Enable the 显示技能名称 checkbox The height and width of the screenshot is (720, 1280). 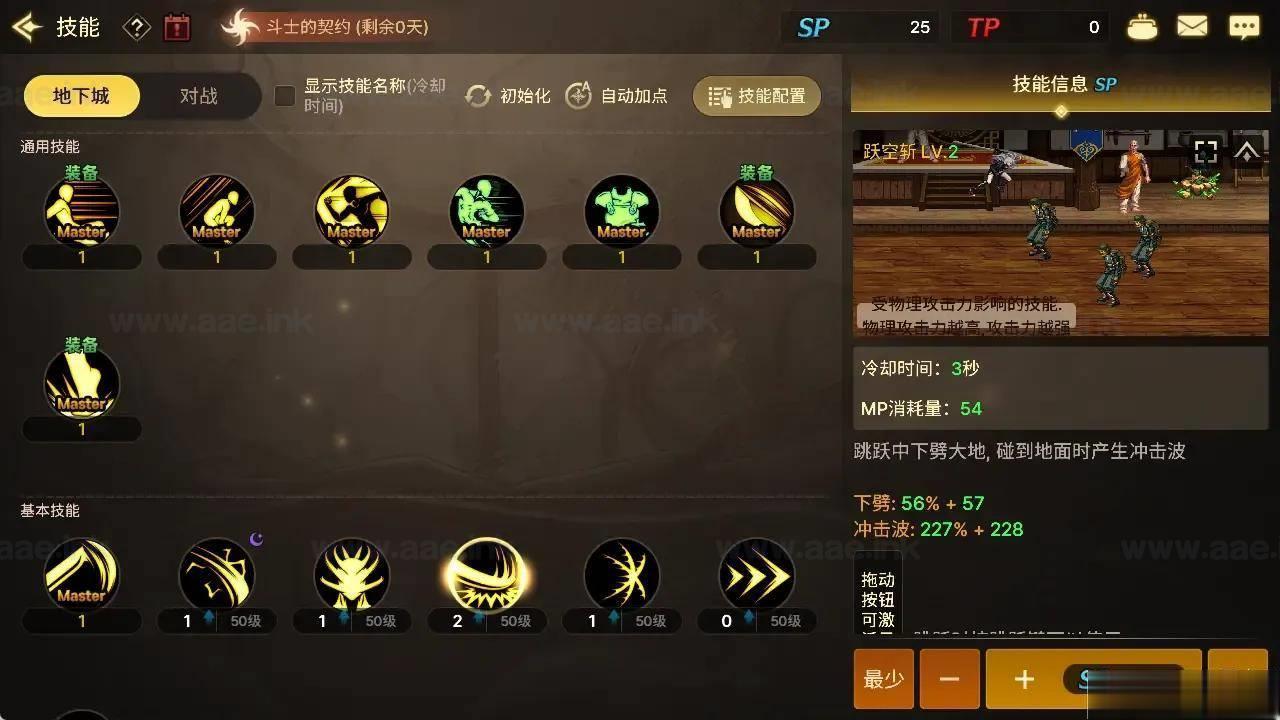(284, 96)
